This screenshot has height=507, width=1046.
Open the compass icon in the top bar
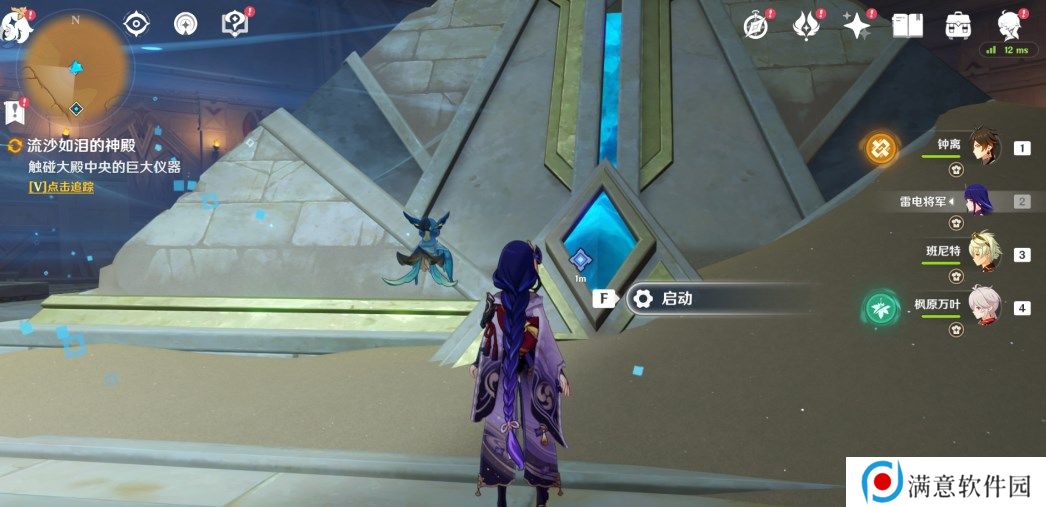756,27
